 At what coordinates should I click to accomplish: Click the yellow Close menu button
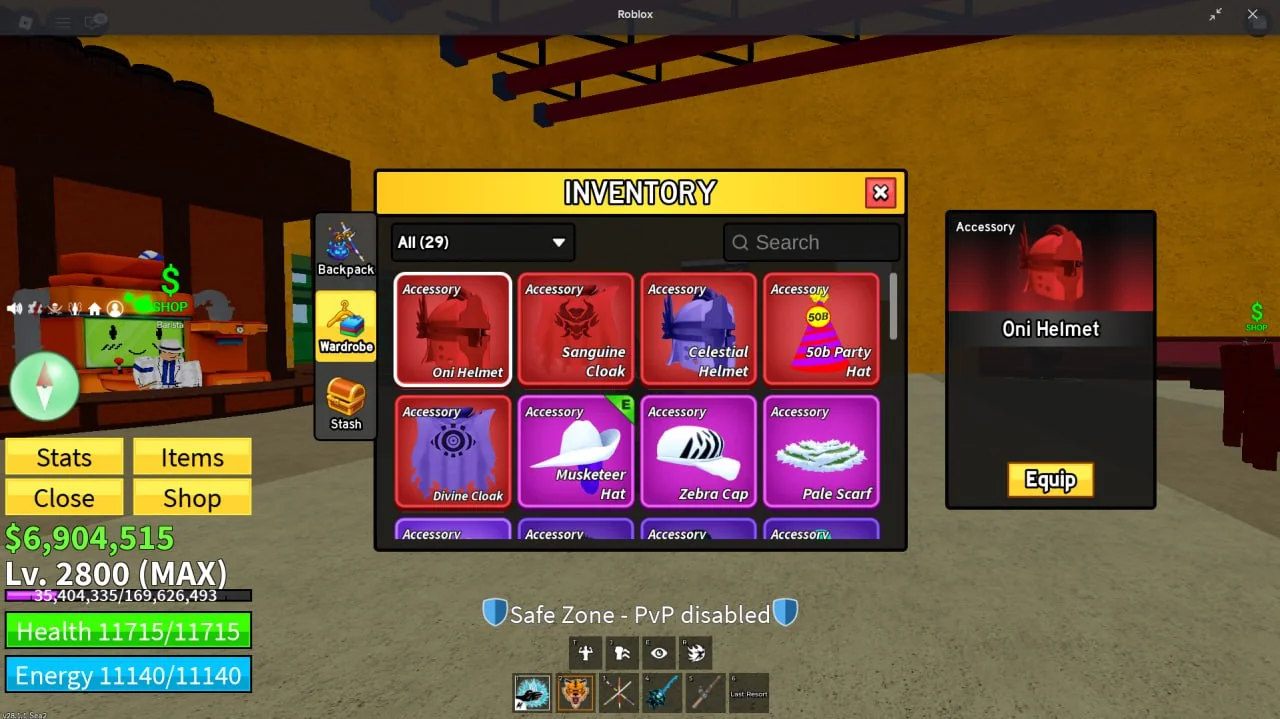click(64, 498)
